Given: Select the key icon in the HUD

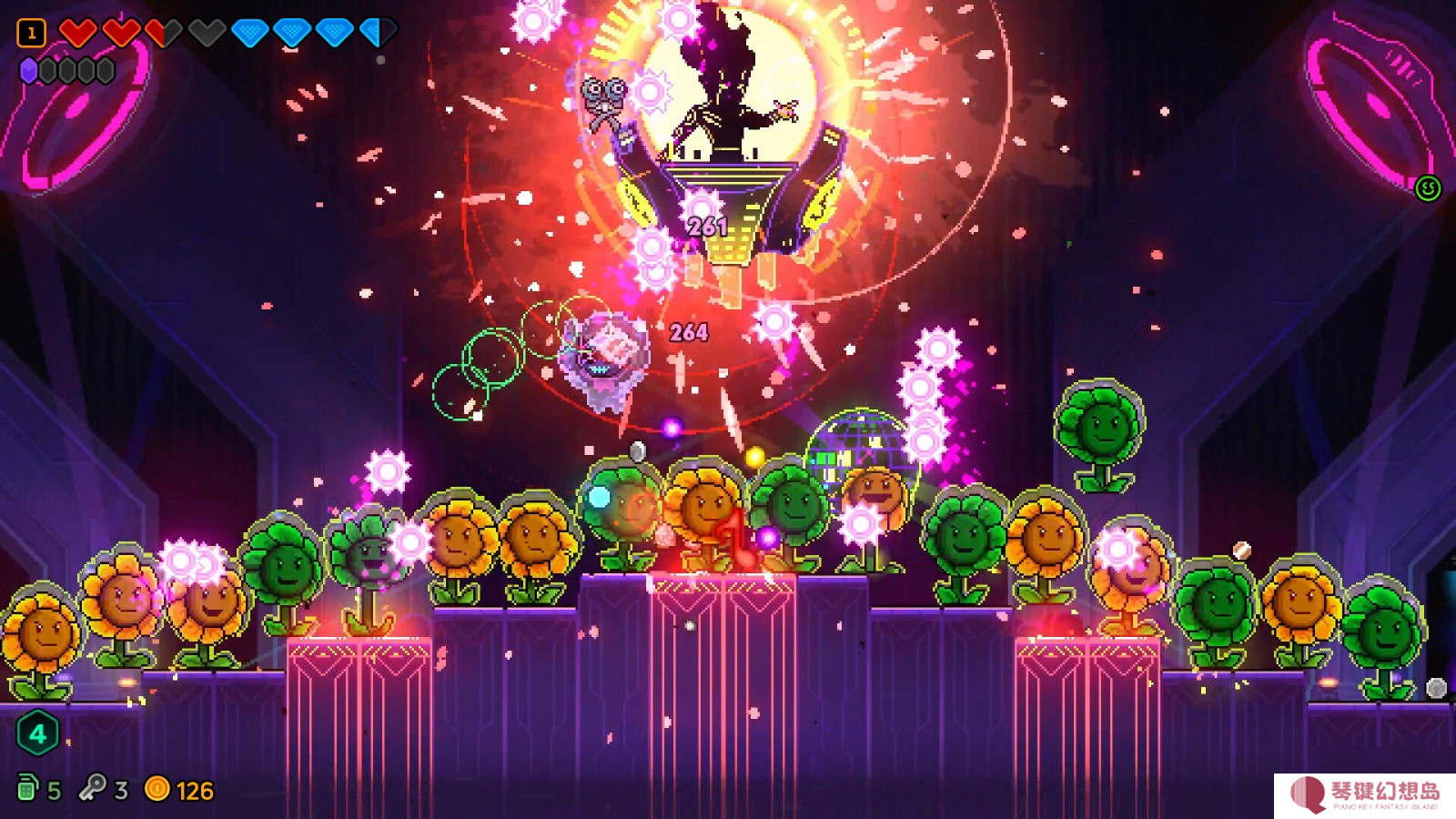Looking at the screenshot, I should coord(92,788).
